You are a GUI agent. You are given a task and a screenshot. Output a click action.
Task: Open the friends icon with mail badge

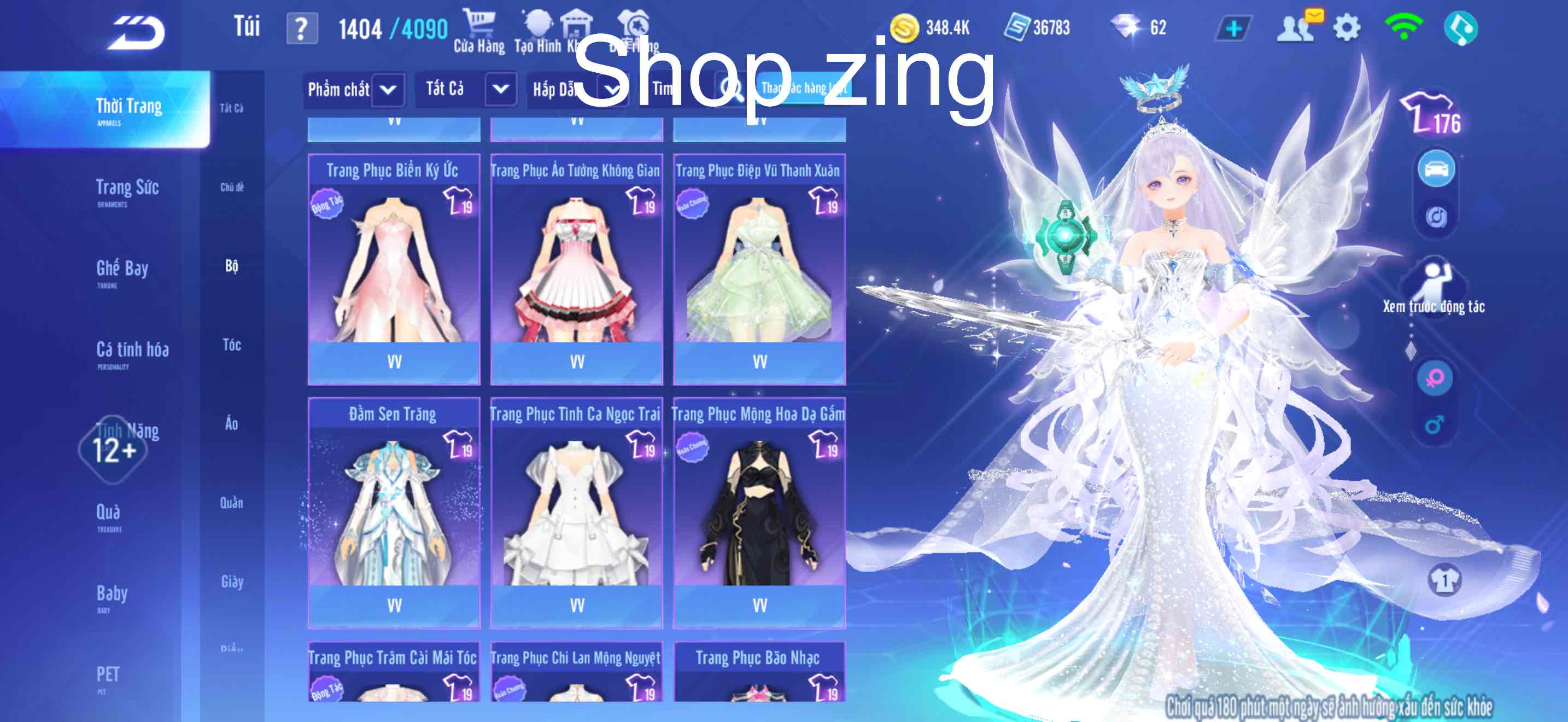point(1296,27)
